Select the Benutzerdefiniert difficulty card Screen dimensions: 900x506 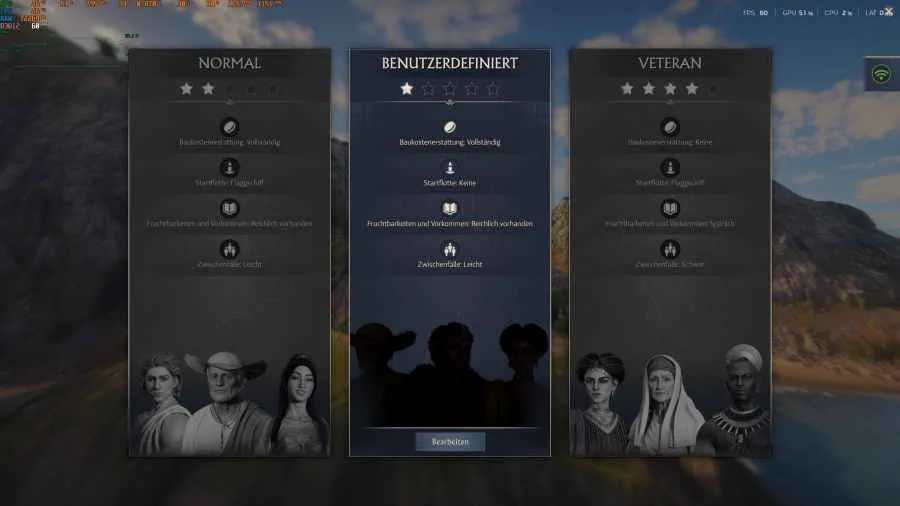449,250
